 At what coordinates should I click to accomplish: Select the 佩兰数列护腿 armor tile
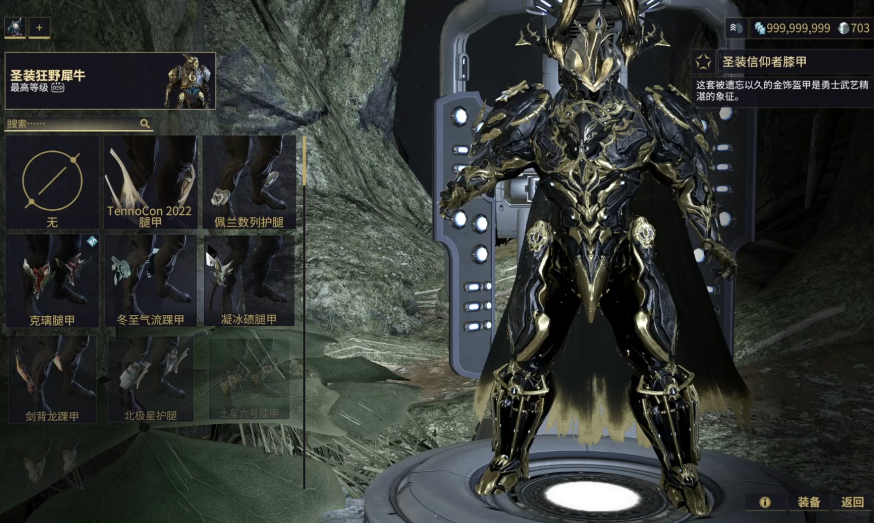[250, 183]
